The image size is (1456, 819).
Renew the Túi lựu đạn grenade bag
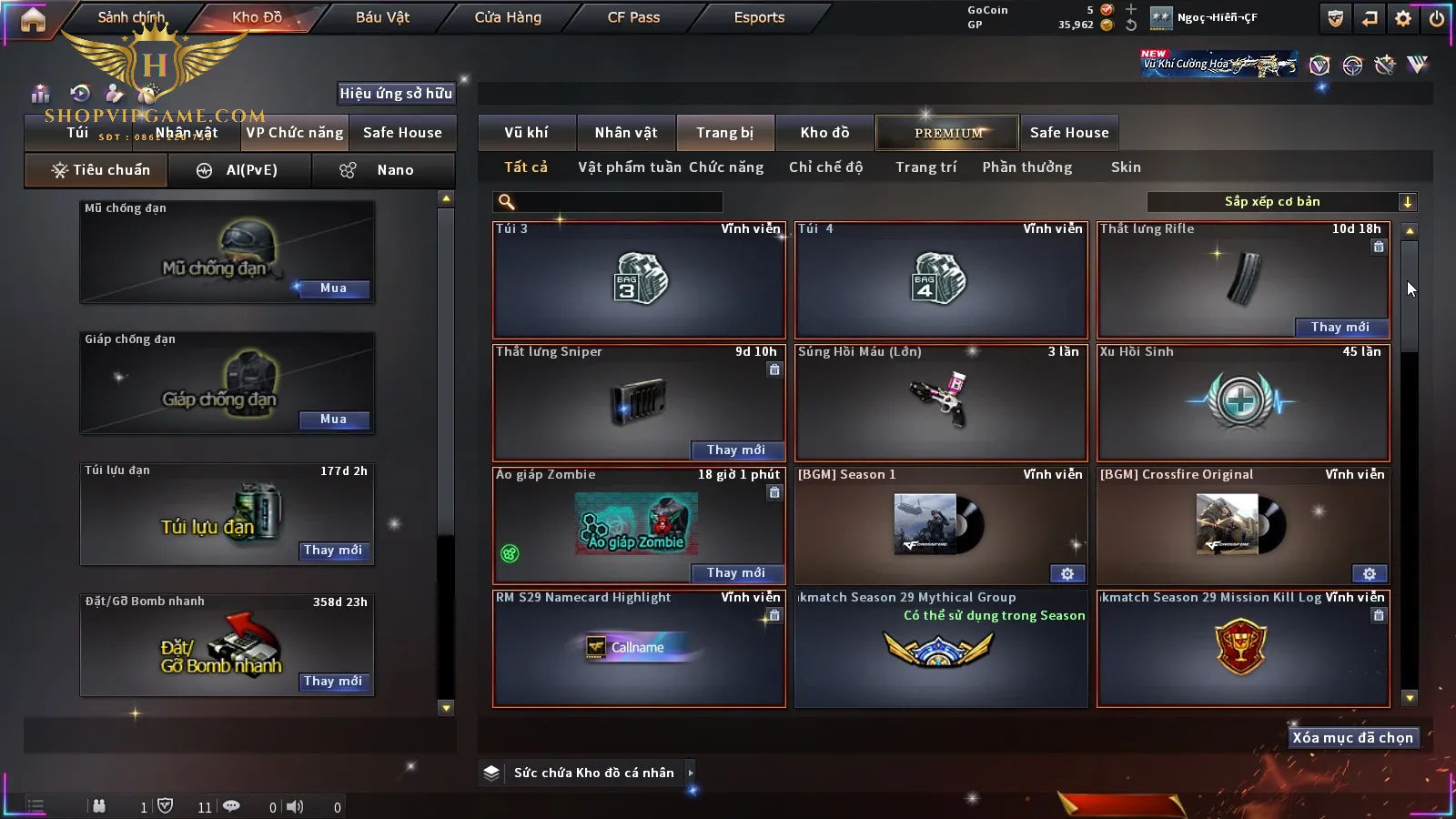(333, 551)
